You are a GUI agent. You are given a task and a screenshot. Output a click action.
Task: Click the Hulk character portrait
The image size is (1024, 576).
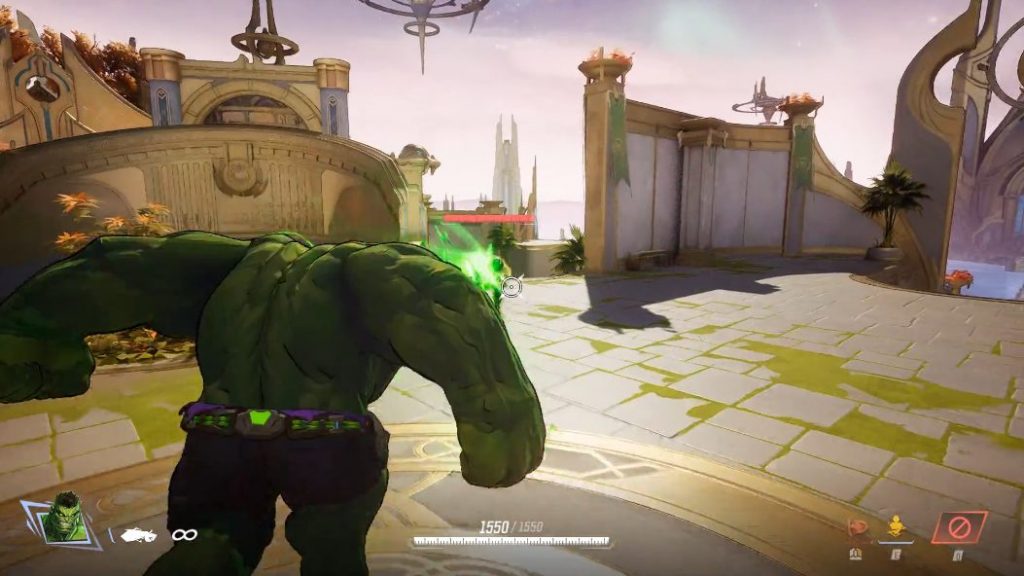66,520
